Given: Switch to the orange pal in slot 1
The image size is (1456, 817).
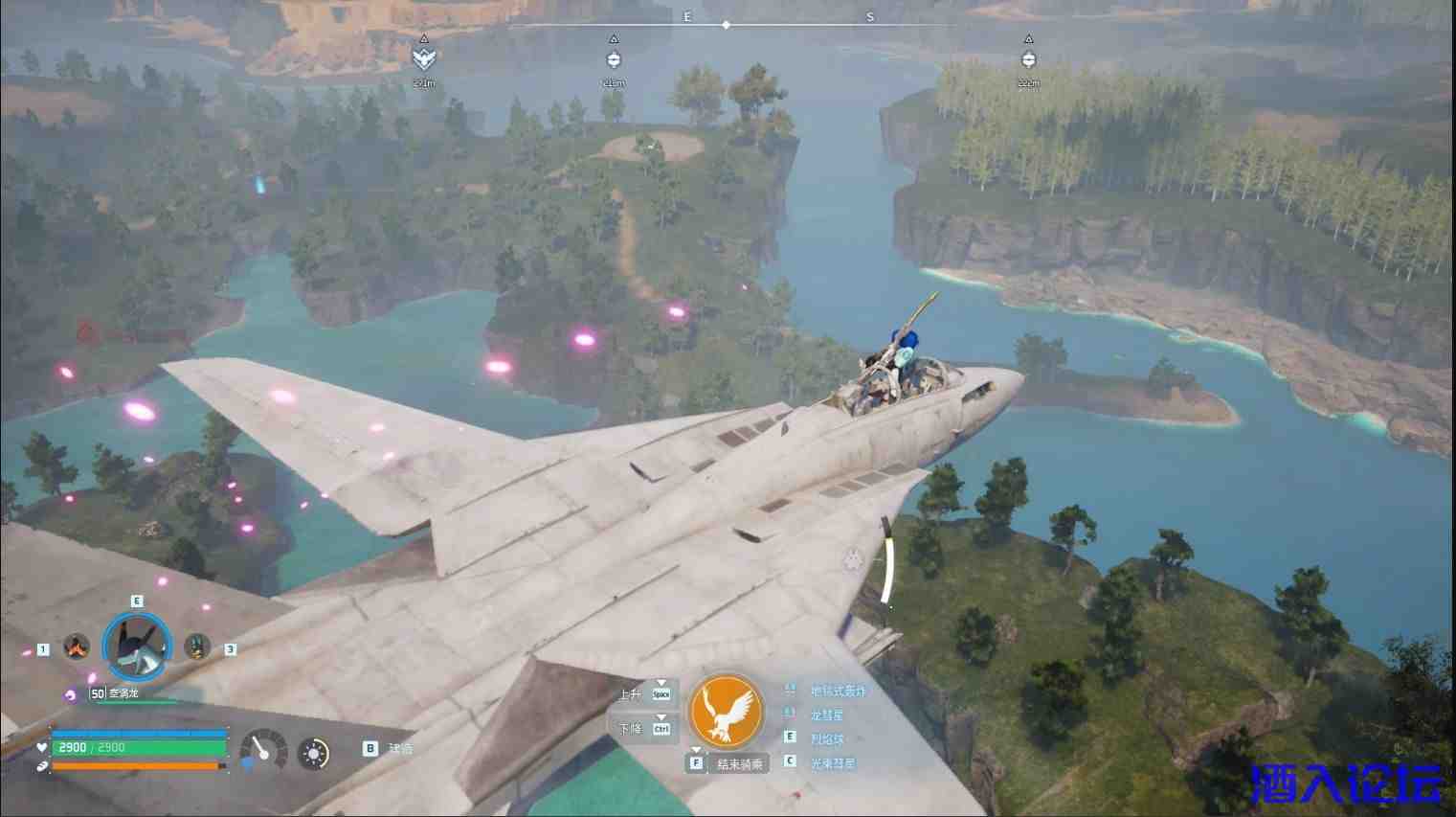Looking at the screenshot, I should (x=76, y=647).
